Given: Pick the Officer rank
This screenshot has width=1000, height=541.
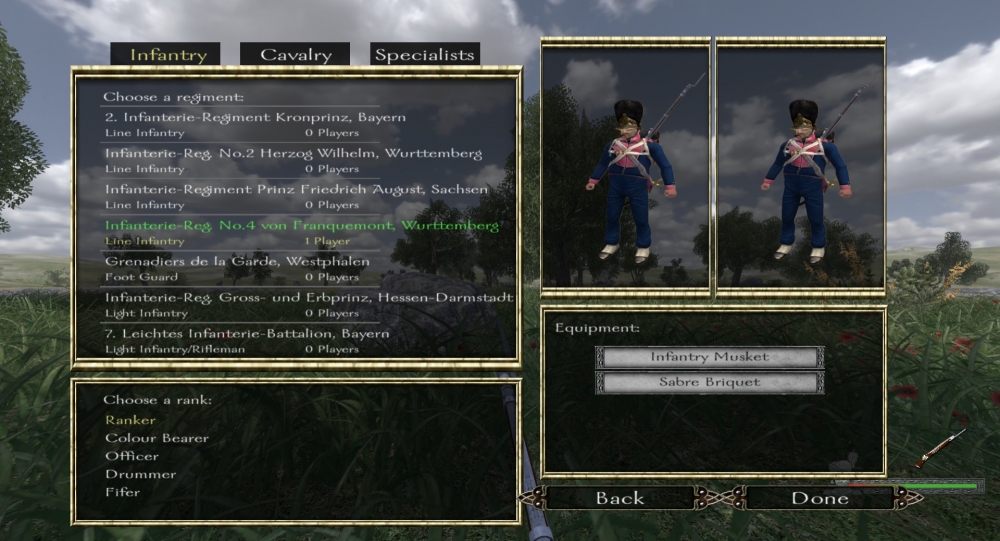Looking at the screenshot, I should (x=132, y=456).
